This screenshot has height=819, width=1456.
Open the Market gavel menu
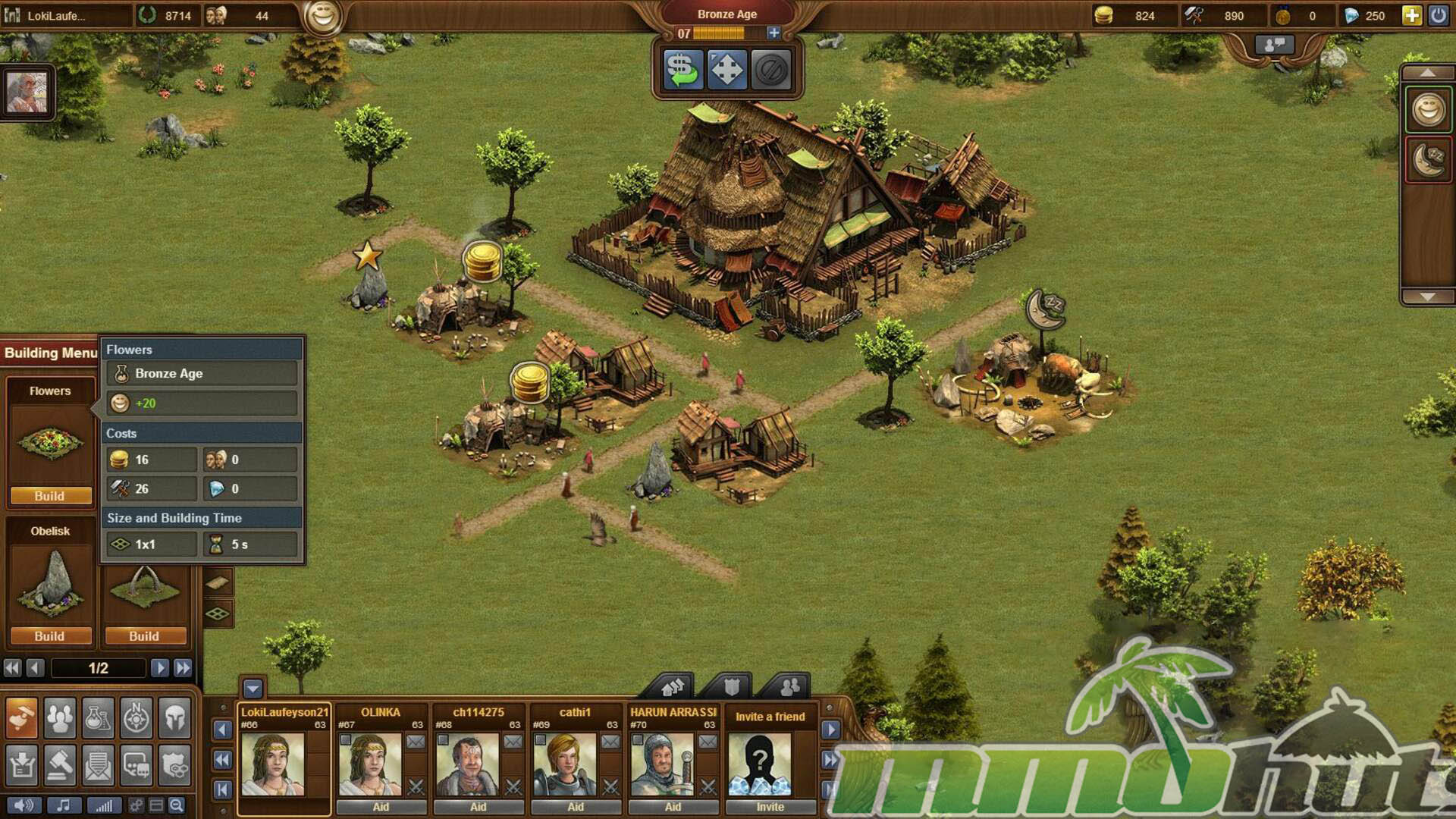pyautogui.click(x=60, y=766)
